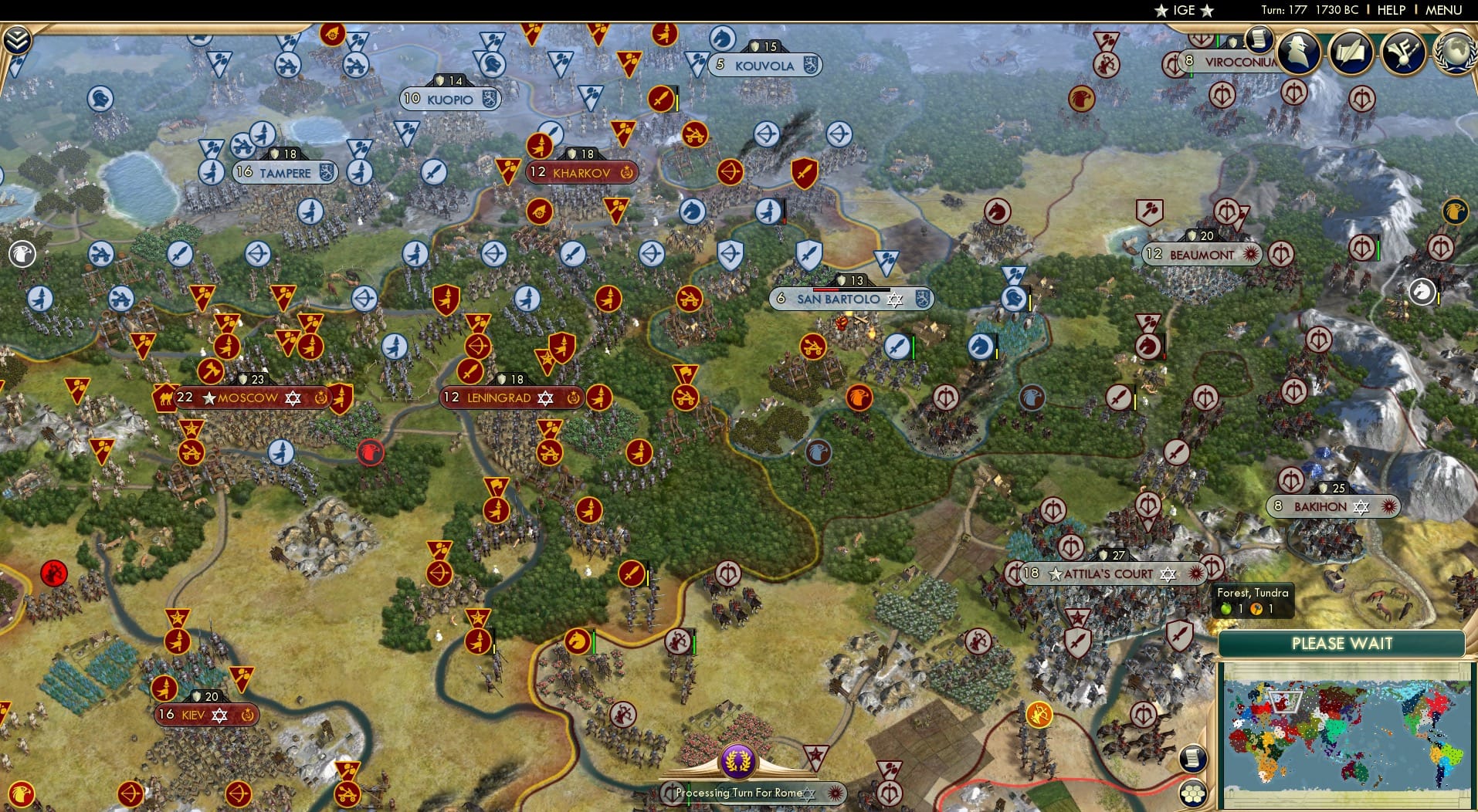
Task: Open the Diplomacy Overview scroll-and-quill icon
Action: (x=1352, y=52)
